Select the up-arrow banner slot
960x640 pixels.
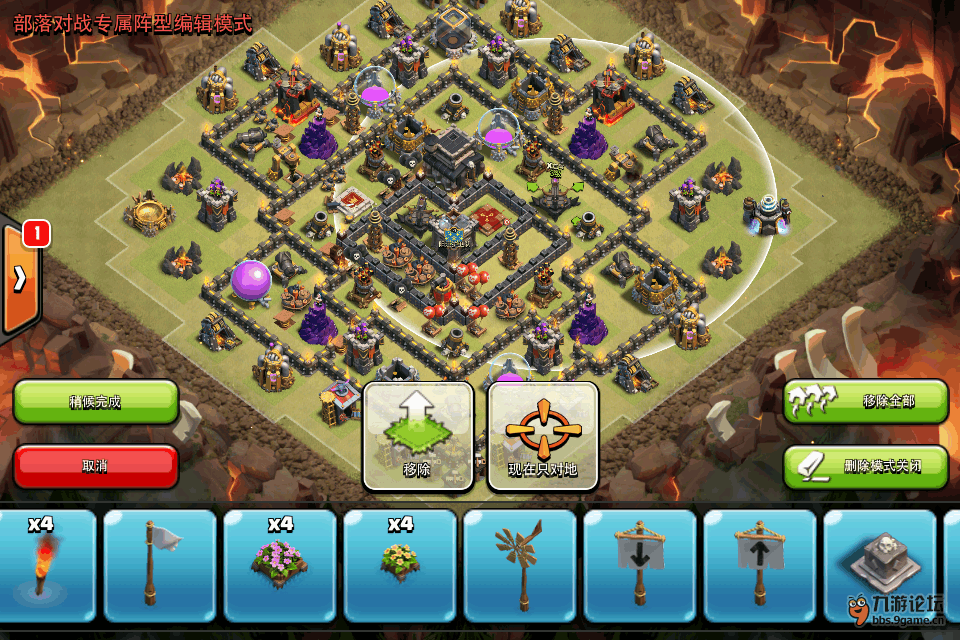[x=760, y=565]
